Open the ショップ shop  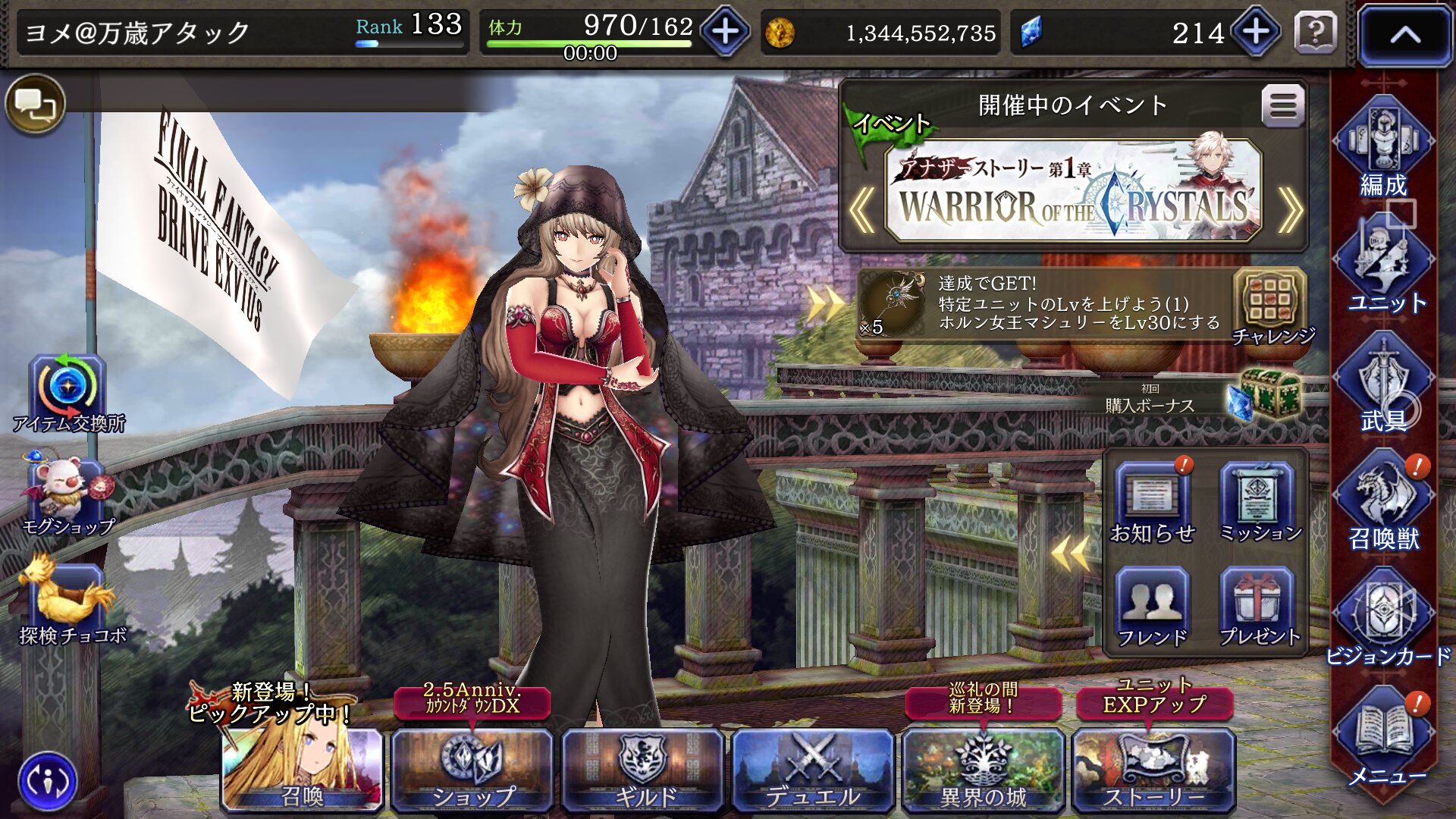472,770
